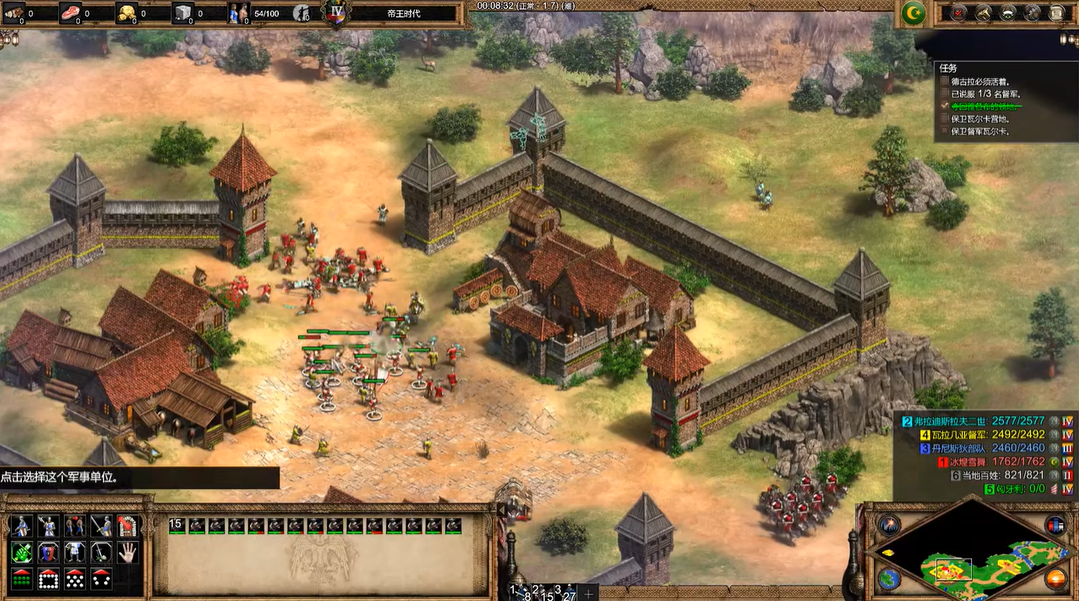Select the unit portrait labeled 15
Screen dimensions: 1079x601
tap(178, 525)
